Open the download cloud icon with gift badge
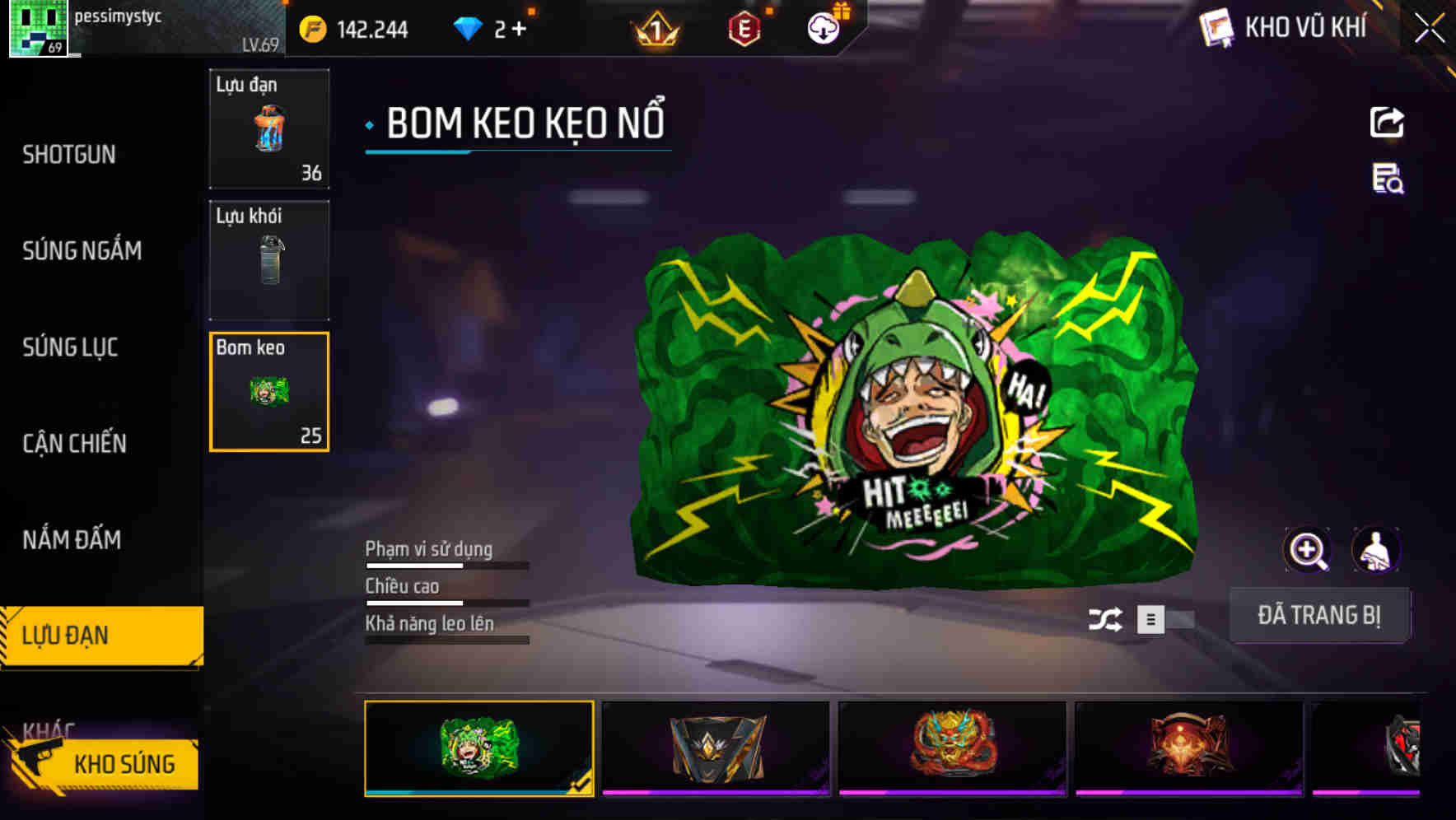Viewport: 1456px width, 820px height. [x=823, y=27]
